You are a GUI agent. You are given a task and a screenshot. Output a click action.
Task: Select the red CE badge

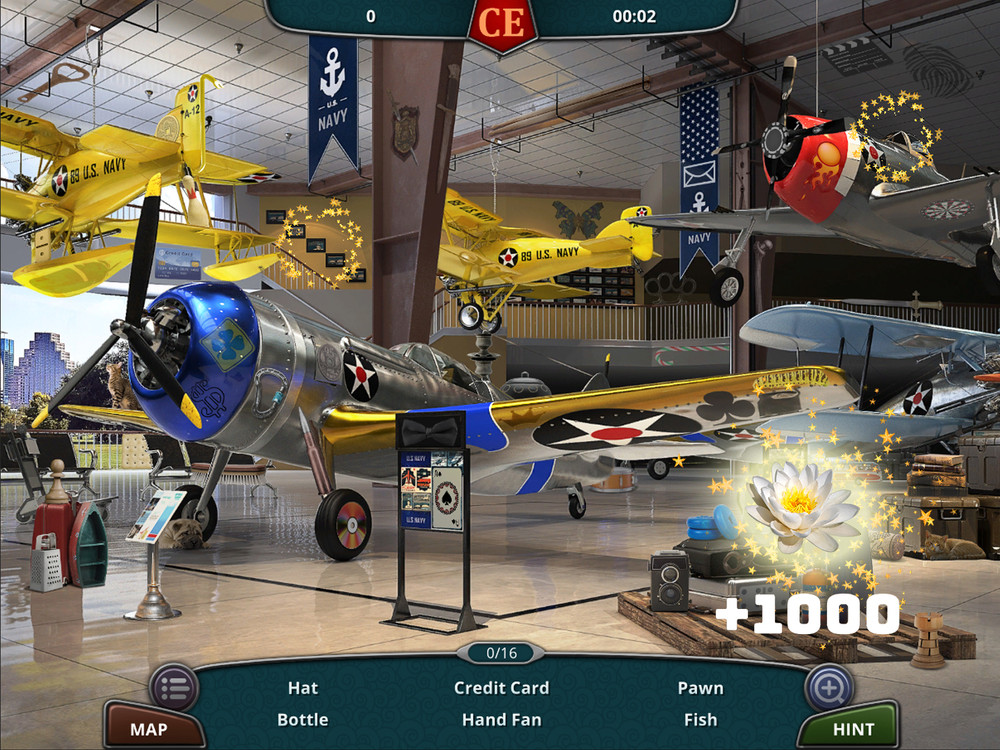pos(502,22)
